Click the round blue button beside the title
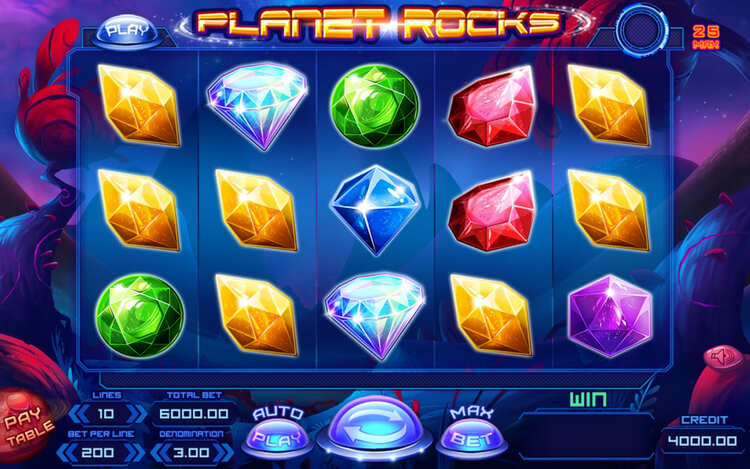Image resolution: width=750 pixels, height=469 pixels. 640,31
